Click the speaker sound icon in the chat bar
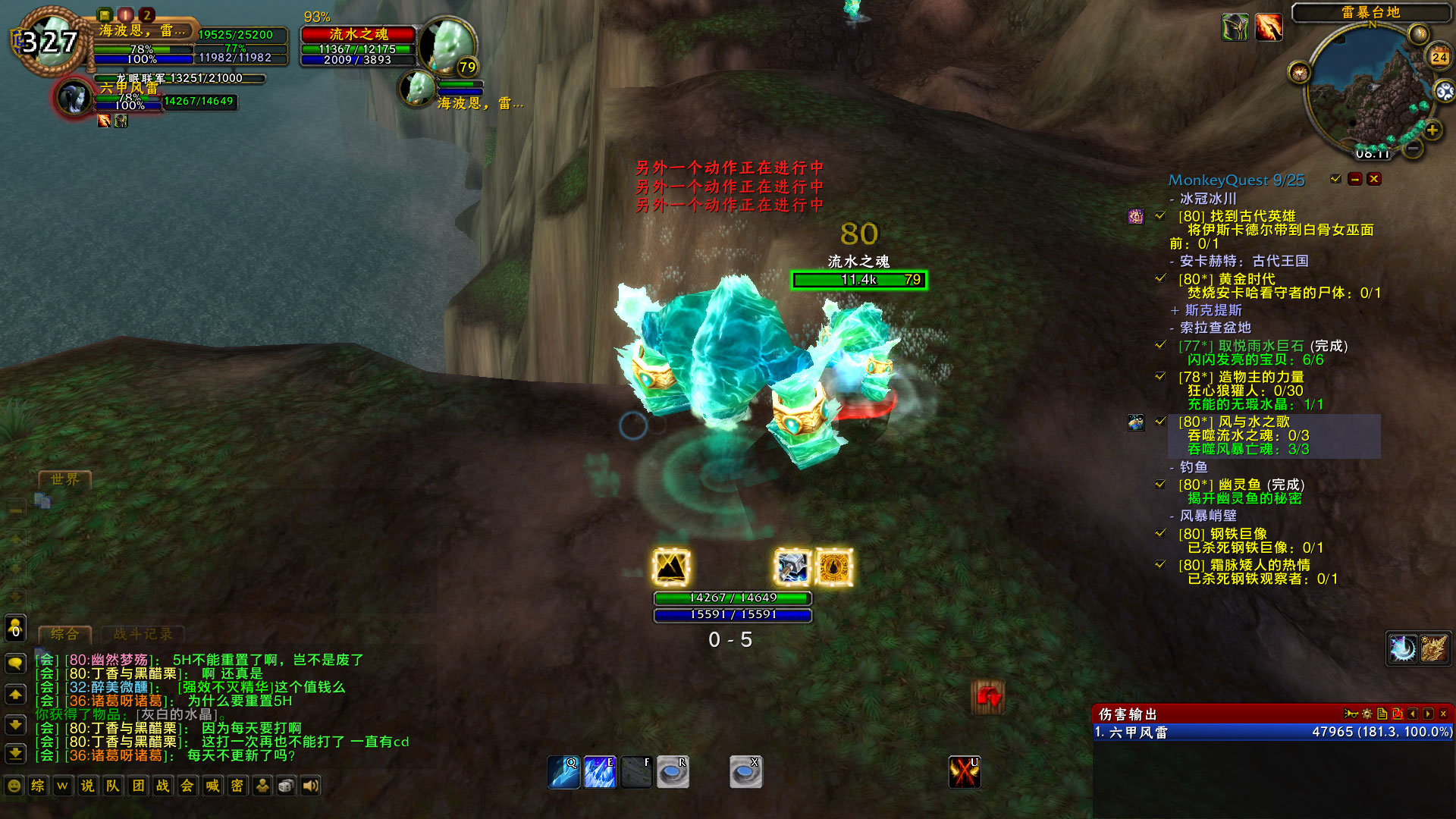 coord(309,786)
